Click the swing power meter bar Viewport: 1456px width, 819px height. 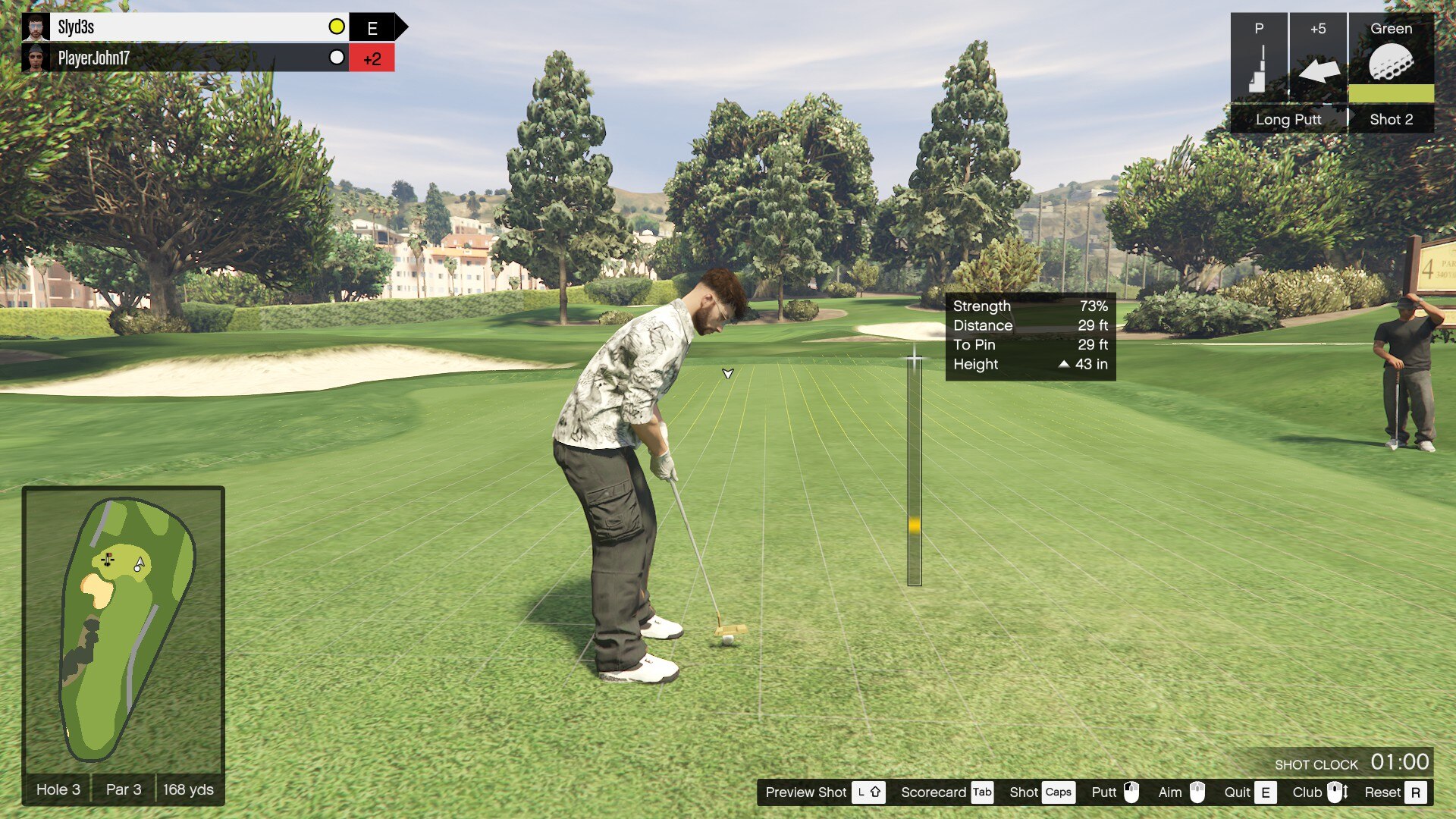(915, 472)
